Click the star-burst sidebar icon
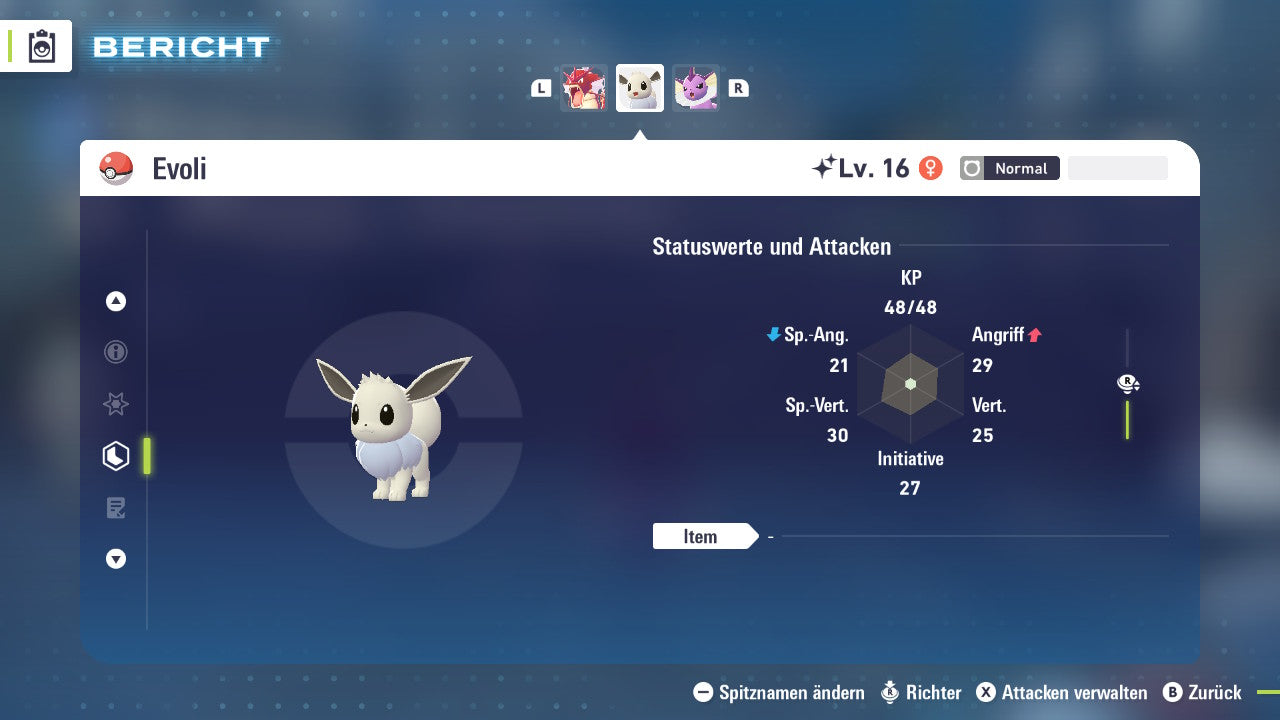The height and width of the screenshot is (720, 1280). pyautogui.click(x=116, y=404)
